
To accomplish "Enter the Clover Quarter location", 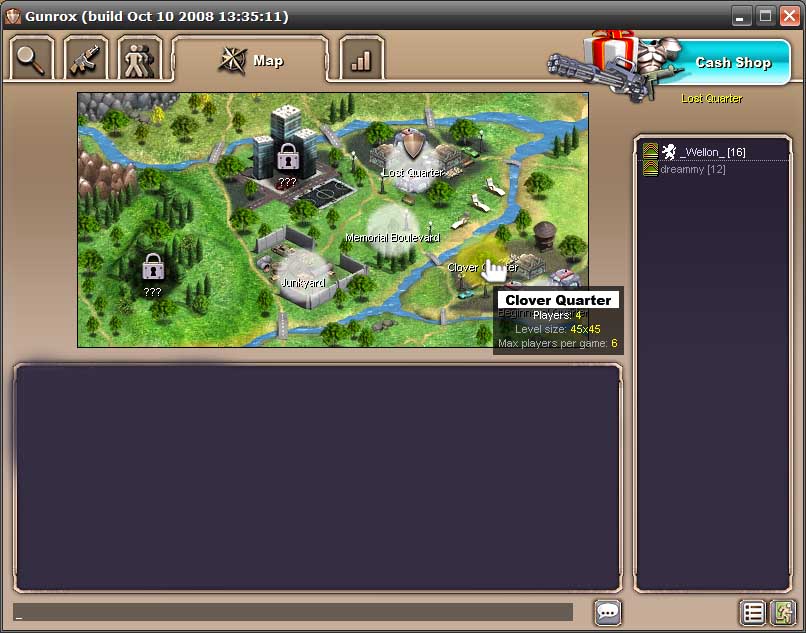I will 483,265.
